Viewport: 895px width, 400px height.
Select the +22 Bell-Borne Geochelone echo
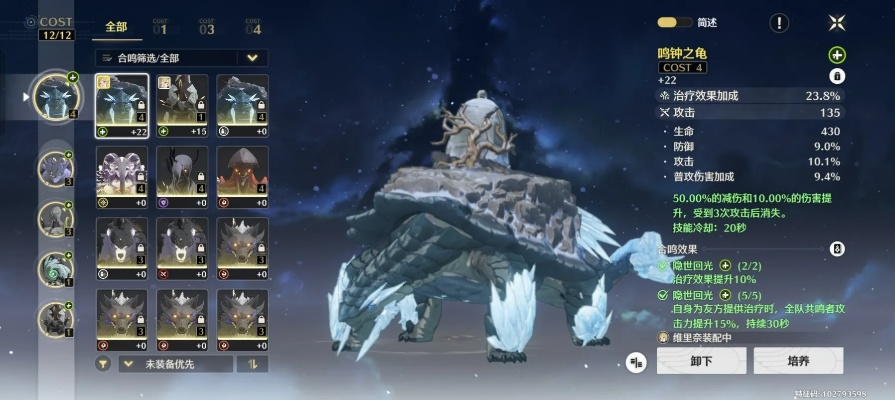[122, 105]
